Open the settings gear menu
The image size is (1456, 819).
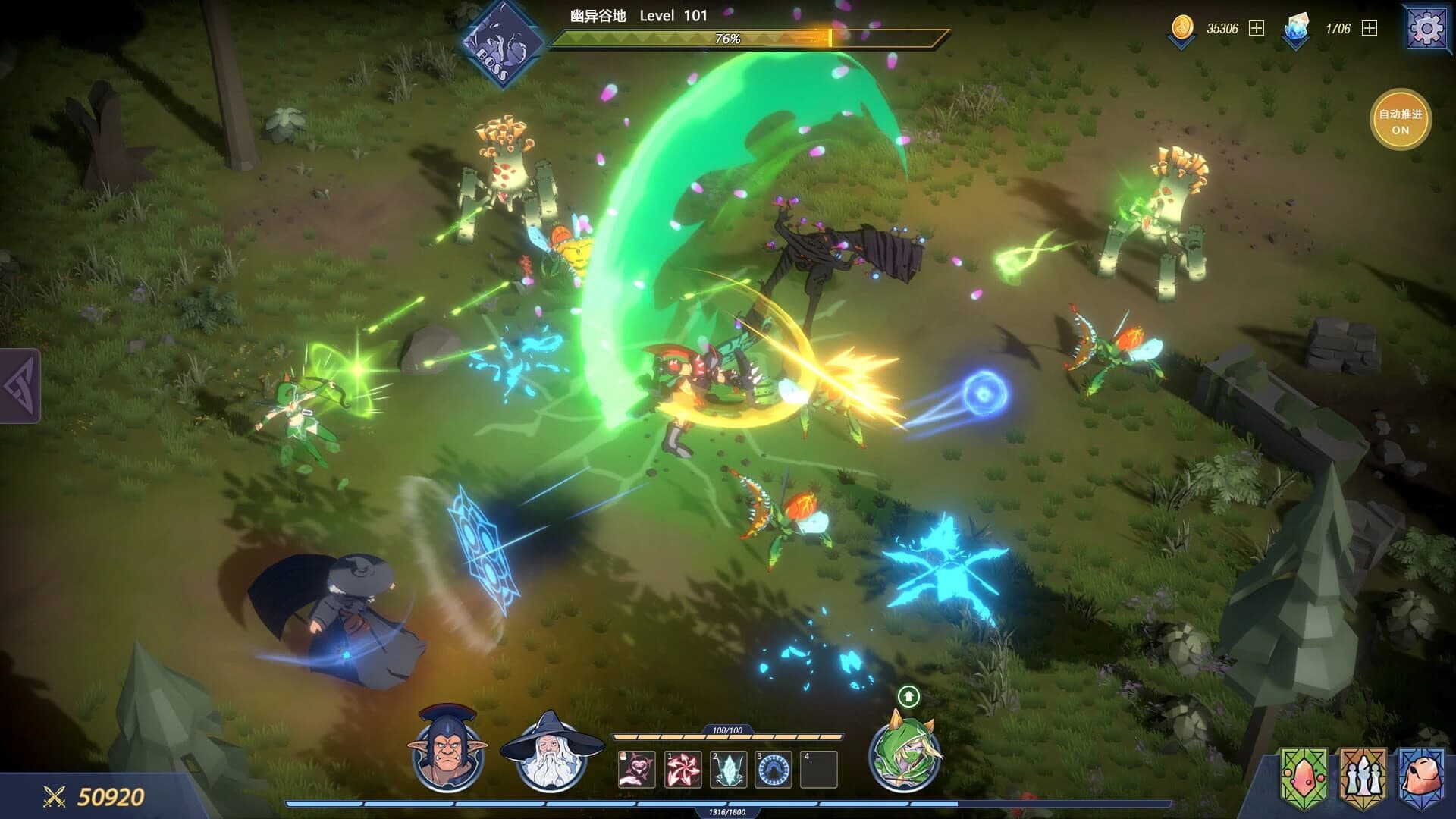(x=1429, y=28)
